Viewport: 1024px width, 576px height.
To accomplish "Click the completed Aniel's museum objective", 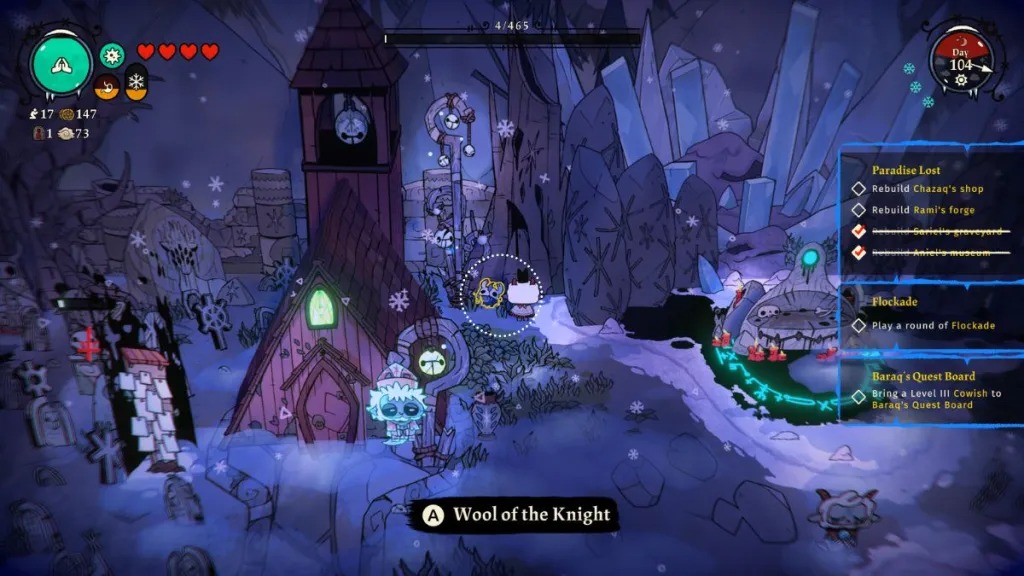I will 922,252.
